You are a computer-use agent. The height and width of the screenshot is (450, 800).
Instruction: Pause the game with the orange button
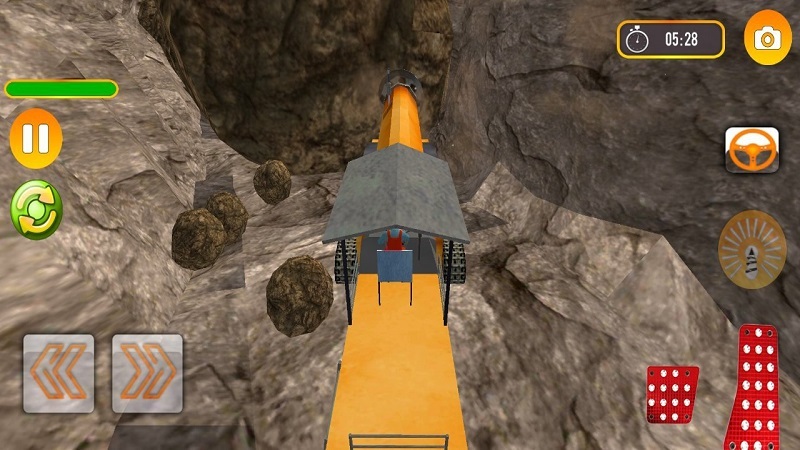pos(36,138)
